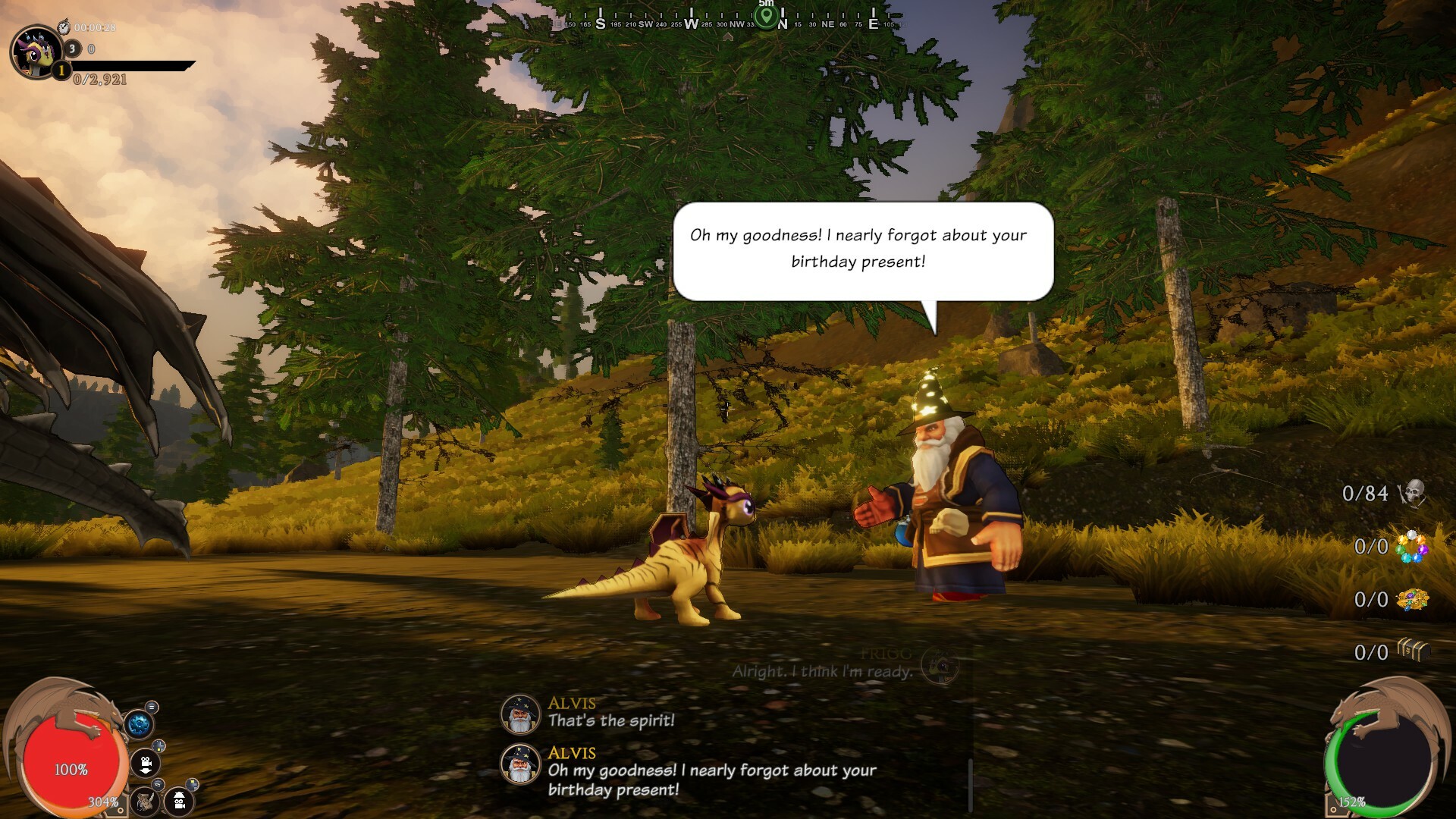The height and width of the screenshot is (819, 1456).
Task: Select the photo capture camera icon
Action: (179, 802)
